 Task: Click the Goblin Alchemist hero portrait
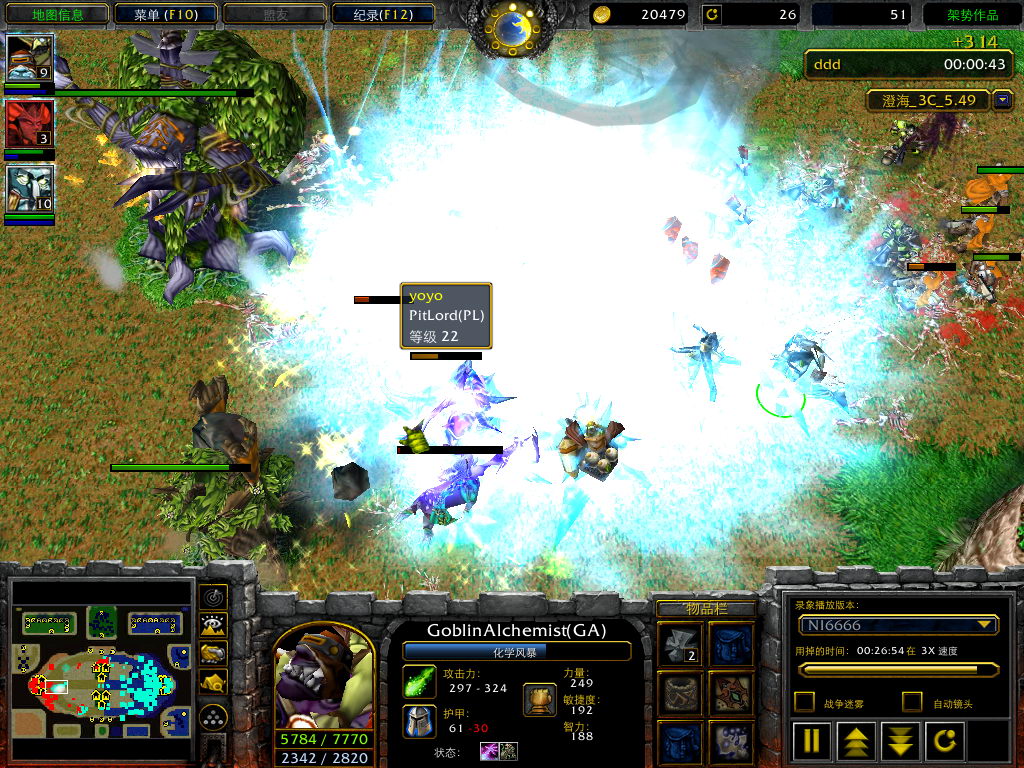pos(324,677)
